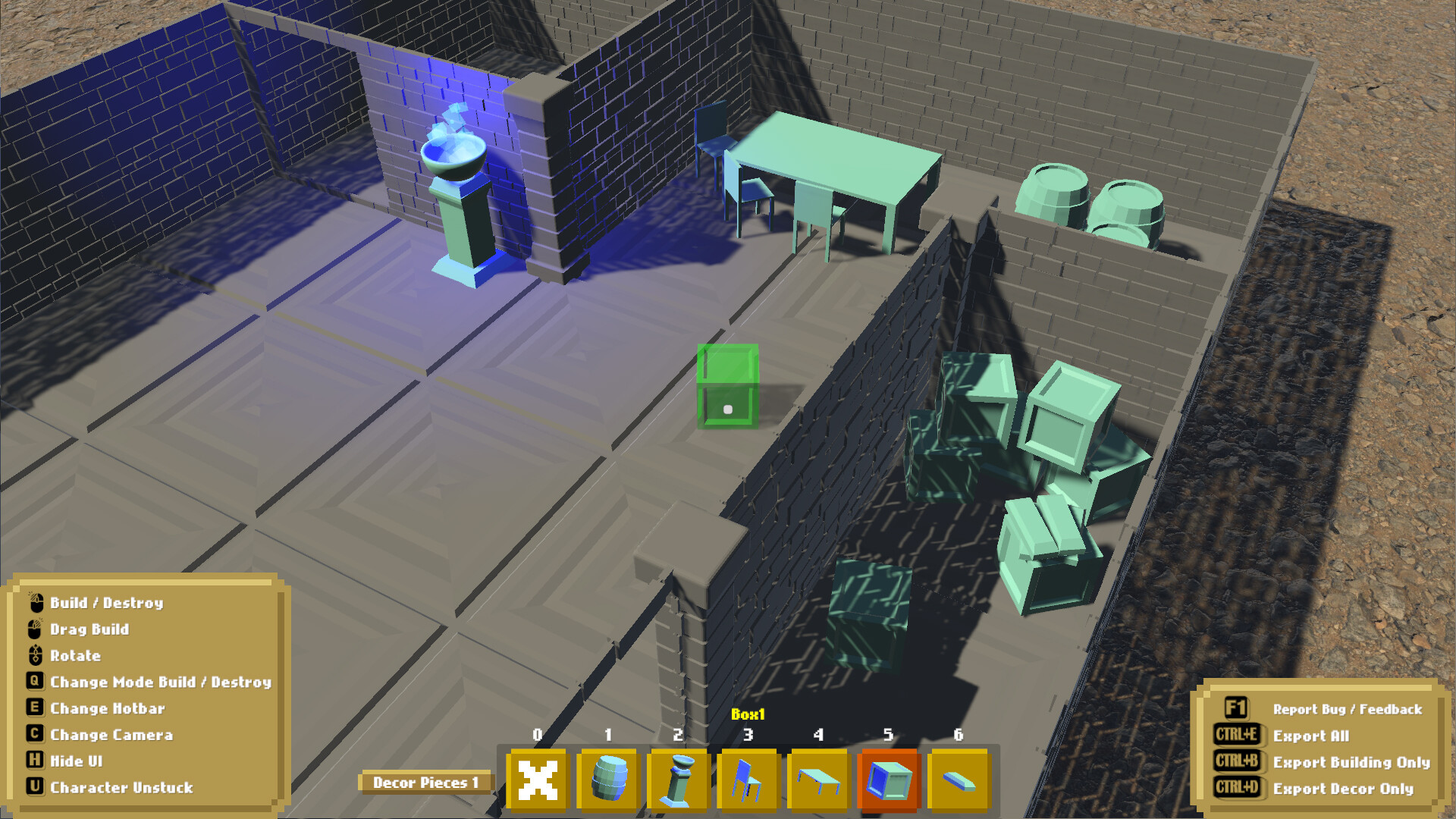This screenshot has width=1456, height=819.
Task: Pick the plank piece in hotbar slot 6
Action: click(959, 781)
